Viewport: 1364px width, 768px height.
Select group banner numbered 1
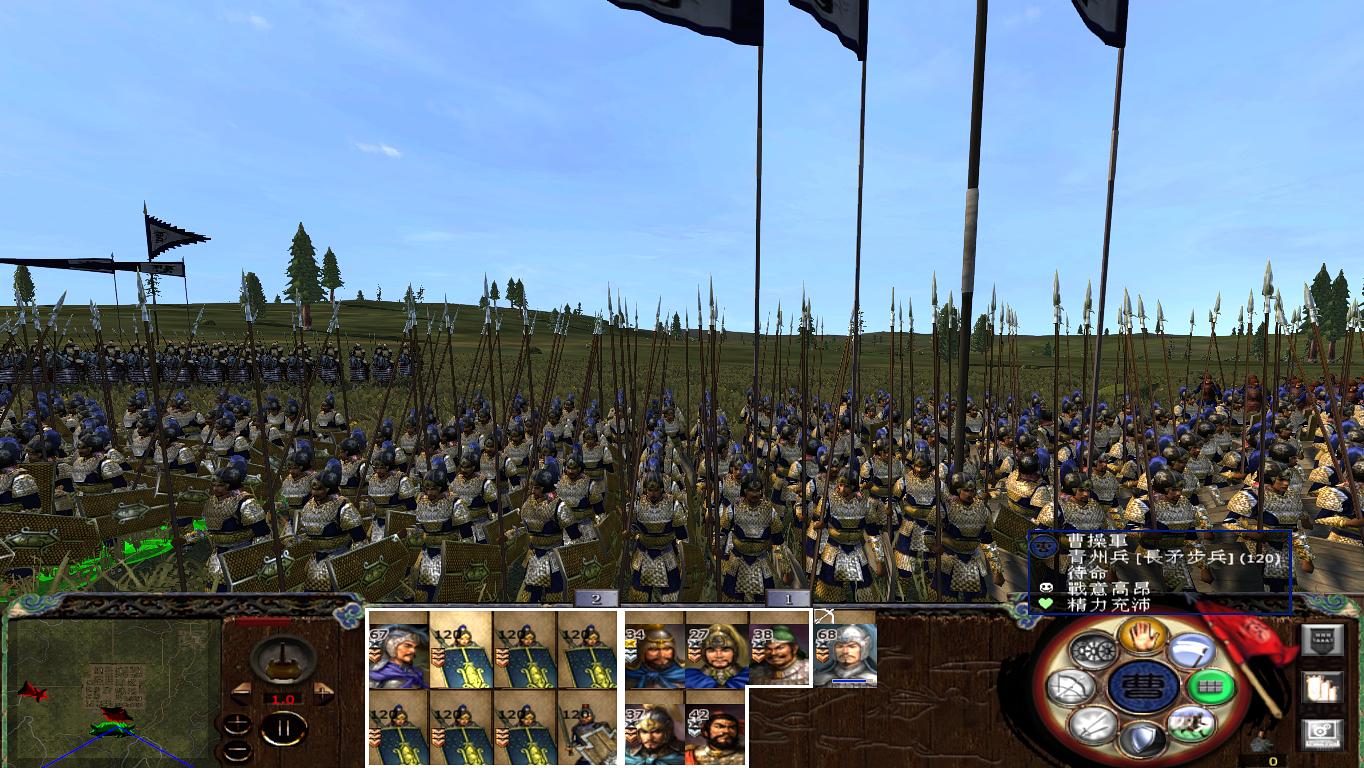[786, 597]
